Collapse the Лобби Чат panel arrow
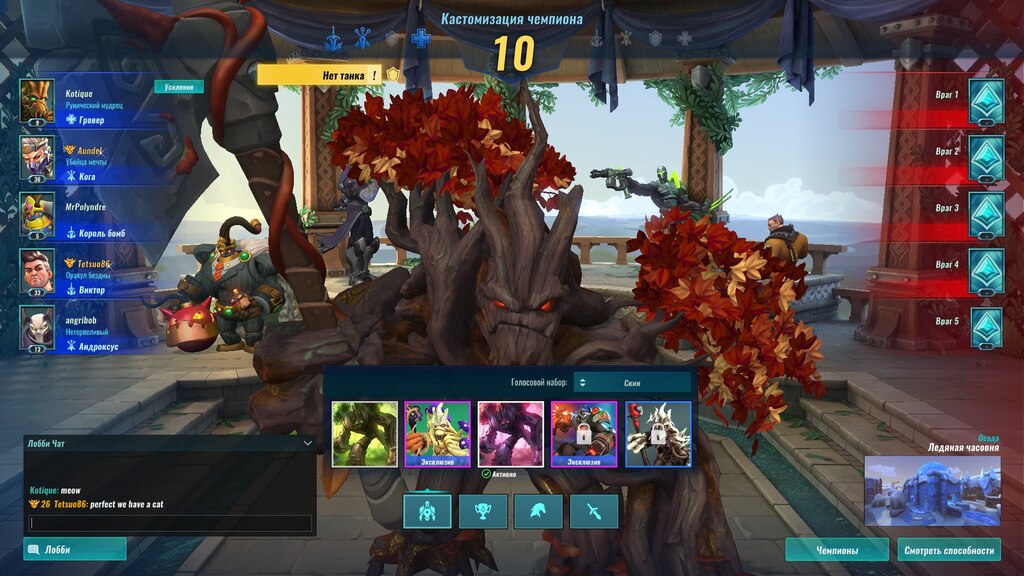The height and width of the screenshot is (576, 1024). [308, 442]
